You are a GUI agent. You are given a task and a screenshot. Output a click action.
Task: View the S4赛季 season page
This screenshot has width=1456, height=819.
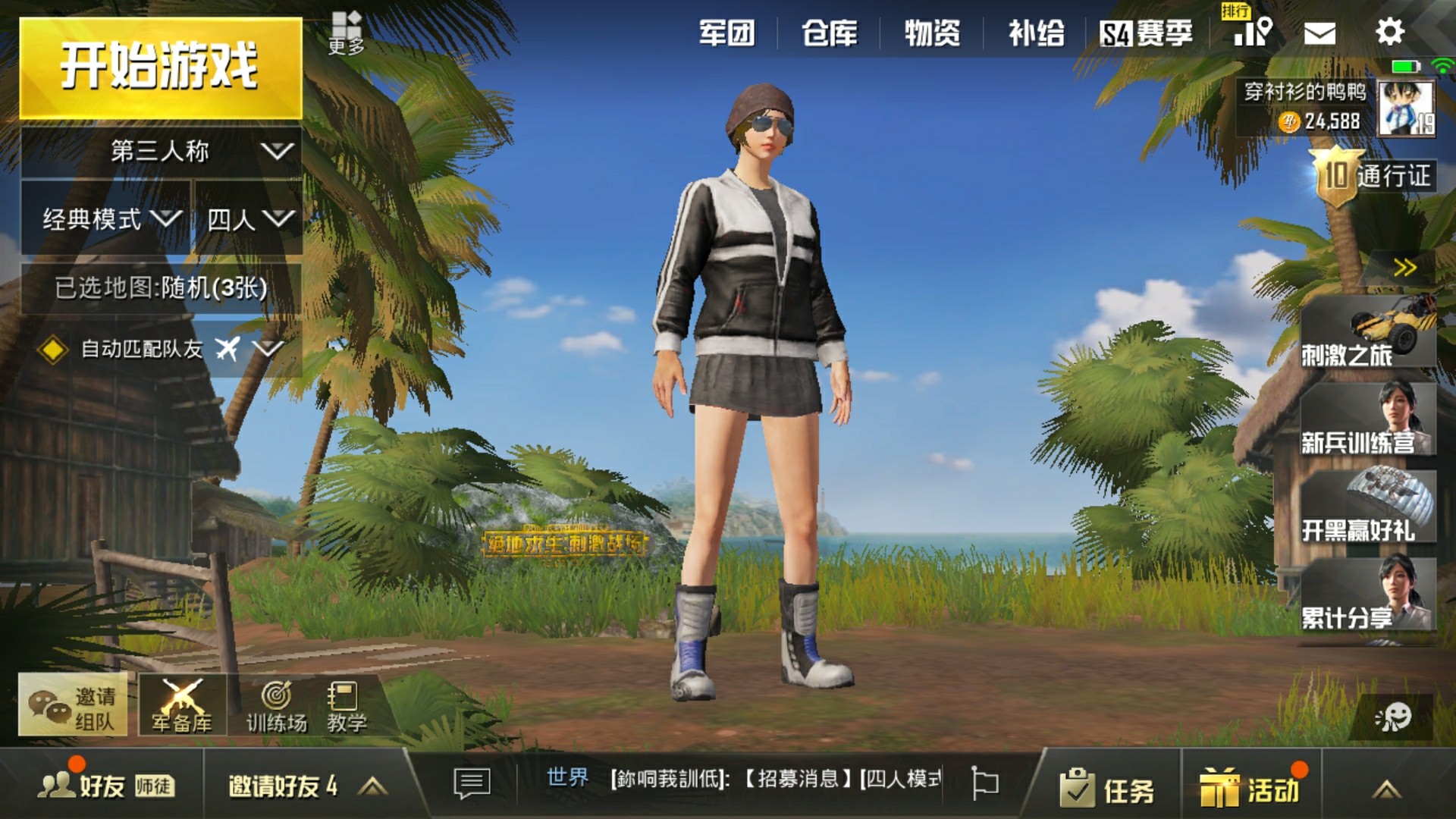(1146, 33)
